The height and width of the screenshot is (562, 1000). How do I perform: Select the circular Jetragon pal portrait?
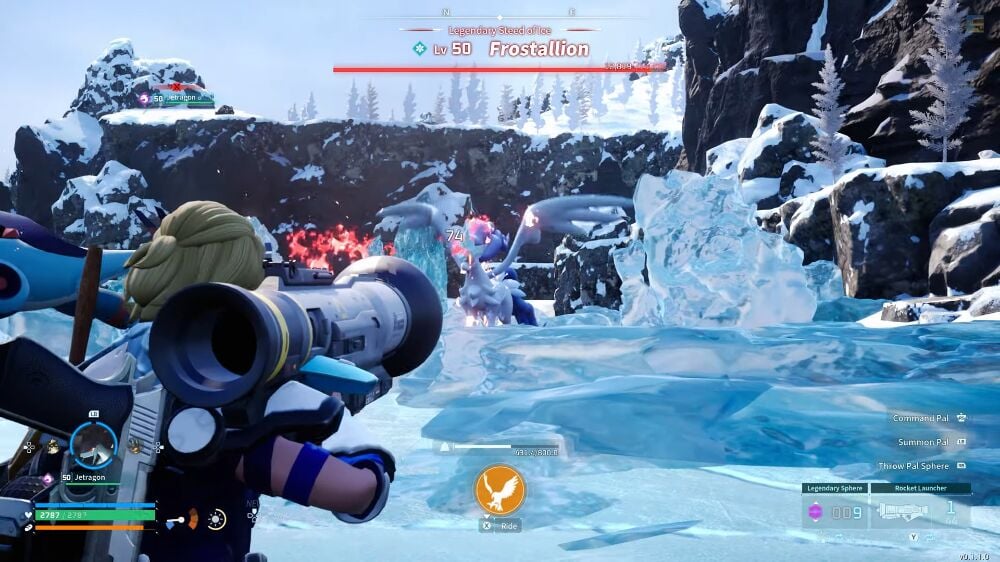[x=93, y=445]
